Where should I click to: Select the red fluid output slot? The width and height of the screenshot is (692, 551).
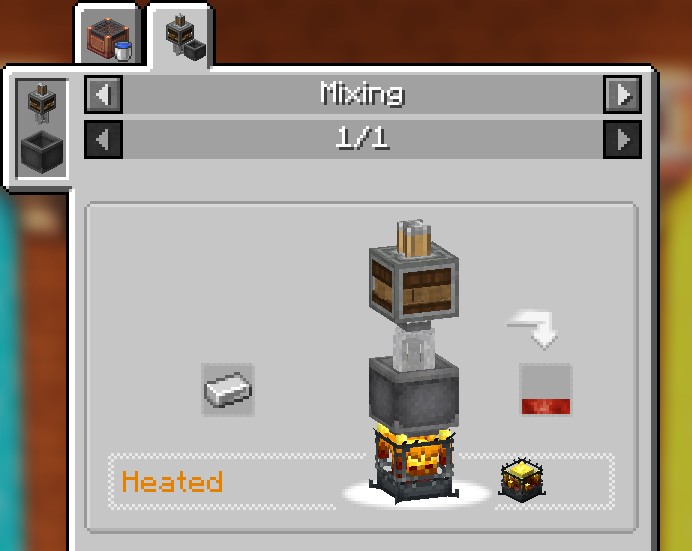pos(545,389)
